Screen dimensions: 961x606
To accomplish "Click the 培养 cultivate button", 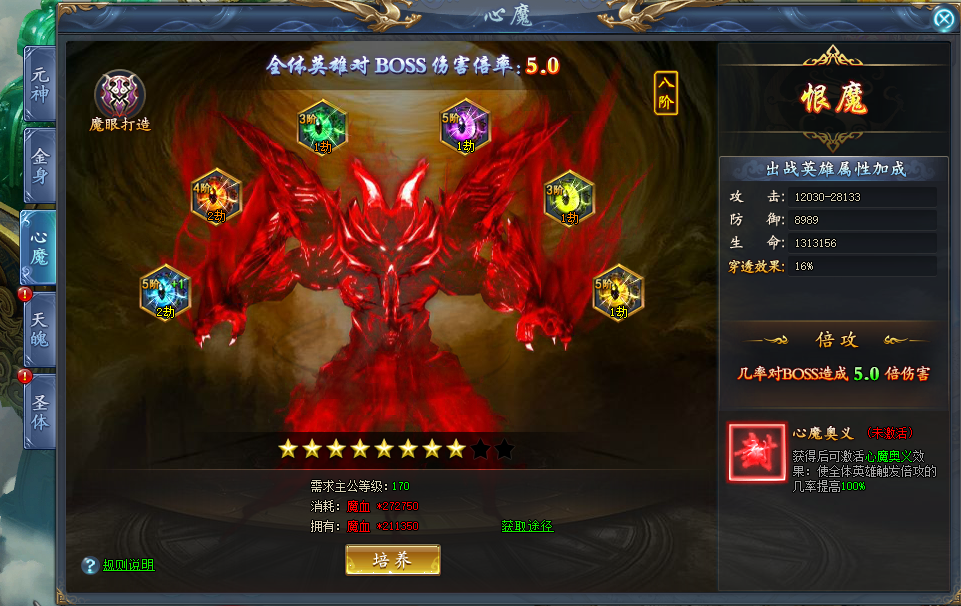I will (392, 560).
